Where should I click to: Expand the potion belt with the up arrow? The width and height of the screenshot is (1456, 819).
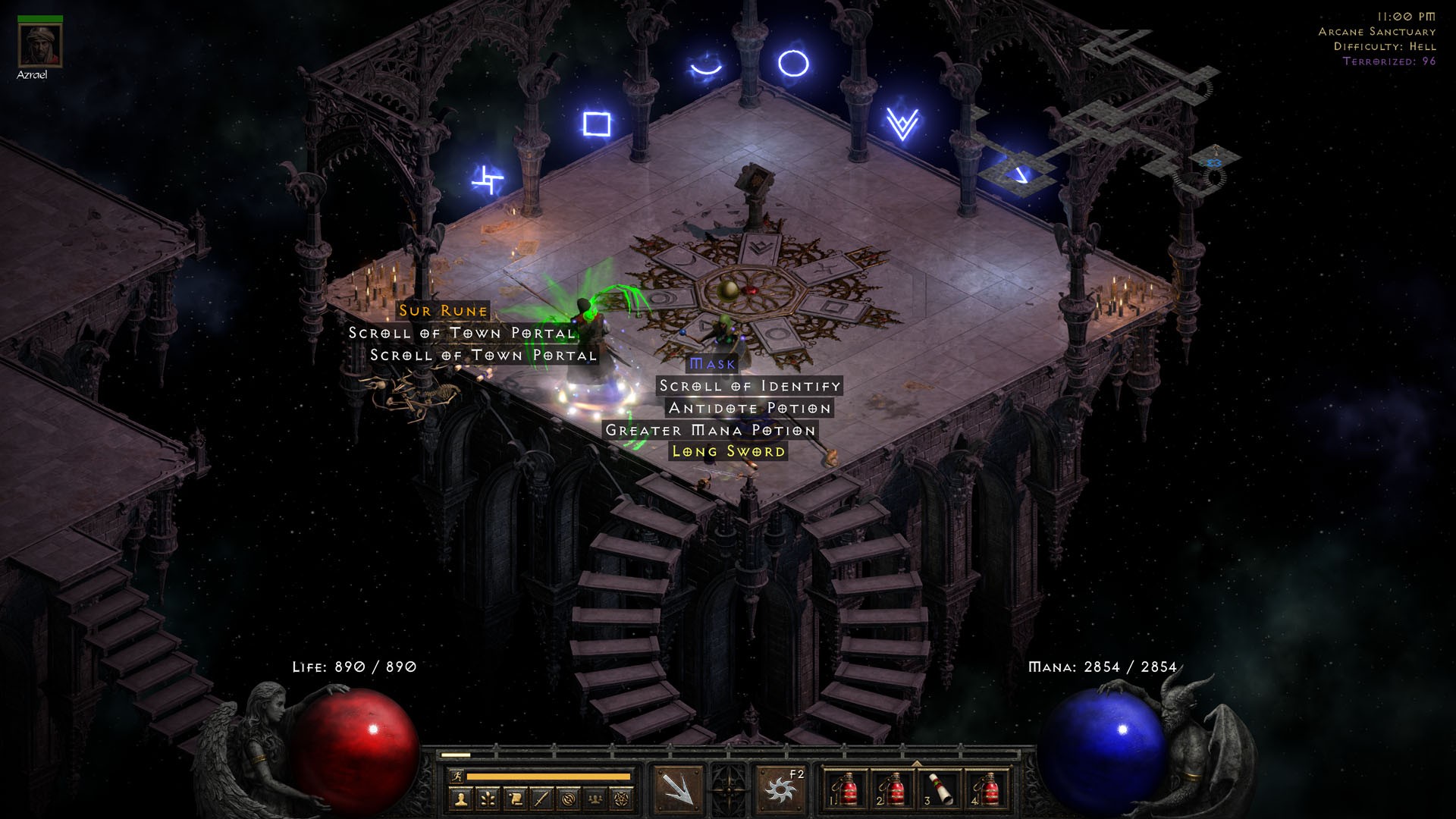coord(917,763)
